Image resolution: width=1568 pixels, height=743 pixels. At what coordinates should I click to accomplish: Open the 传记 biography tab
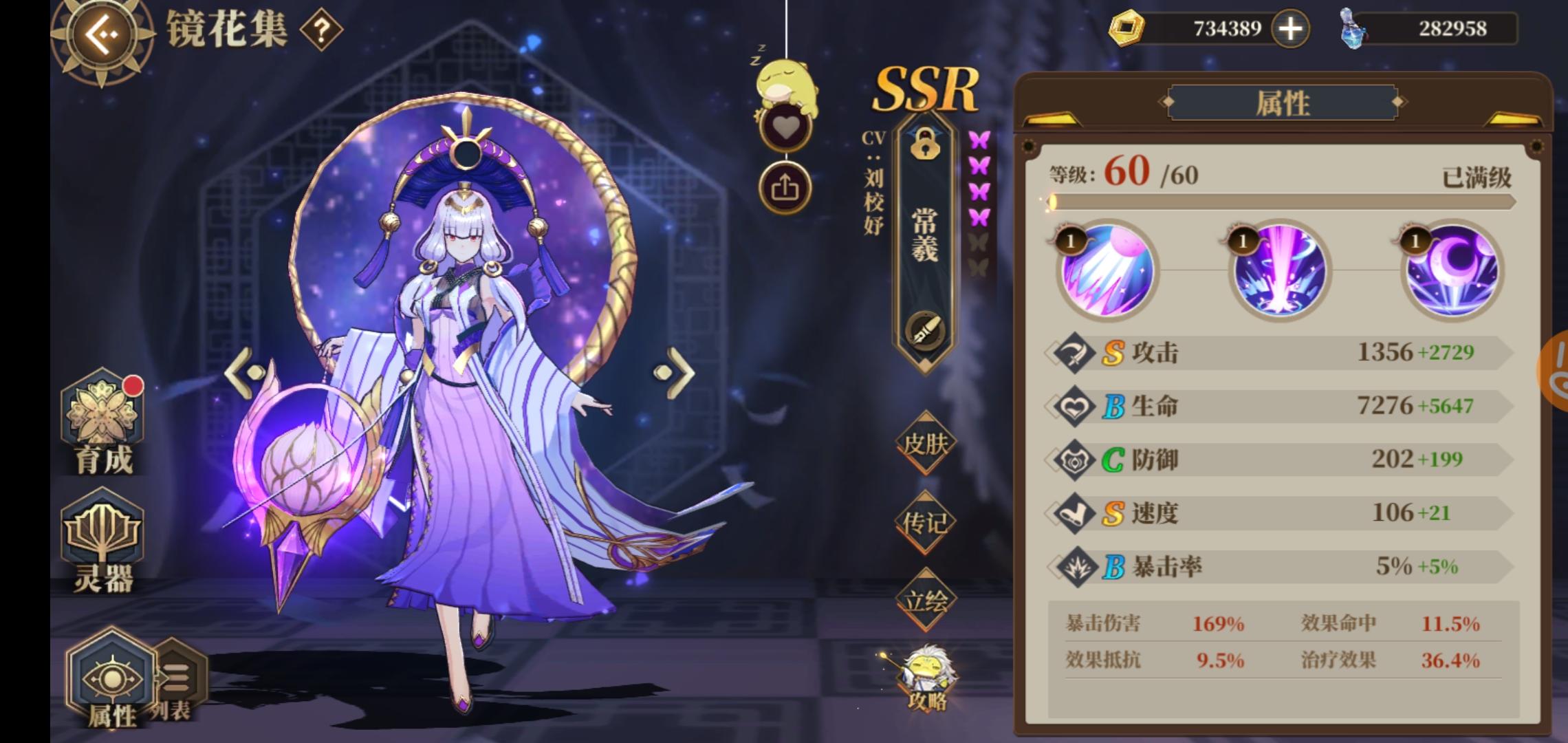point(925,523)
